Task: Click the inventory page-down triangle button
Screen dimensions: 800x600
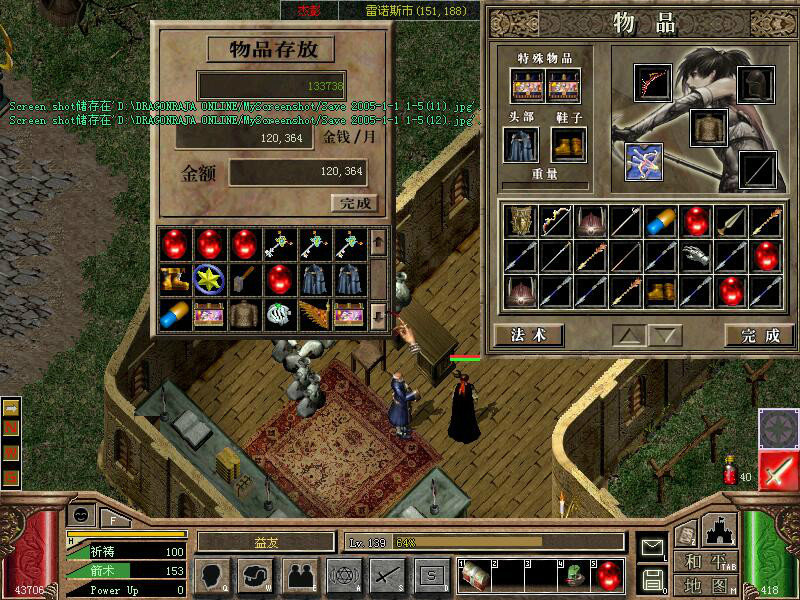Action: click(x=663, y=335)
